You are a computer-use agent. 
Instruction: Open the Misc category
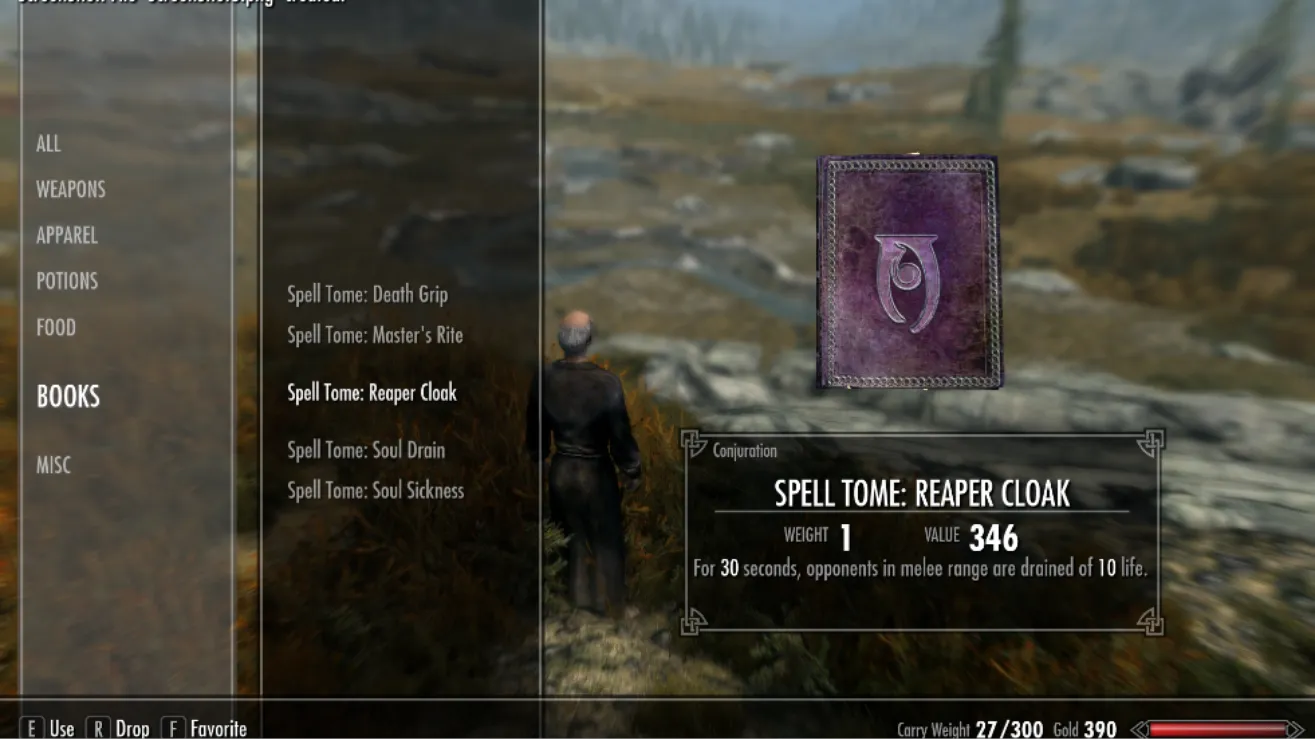pyautogui.click(x=54, y=465)
